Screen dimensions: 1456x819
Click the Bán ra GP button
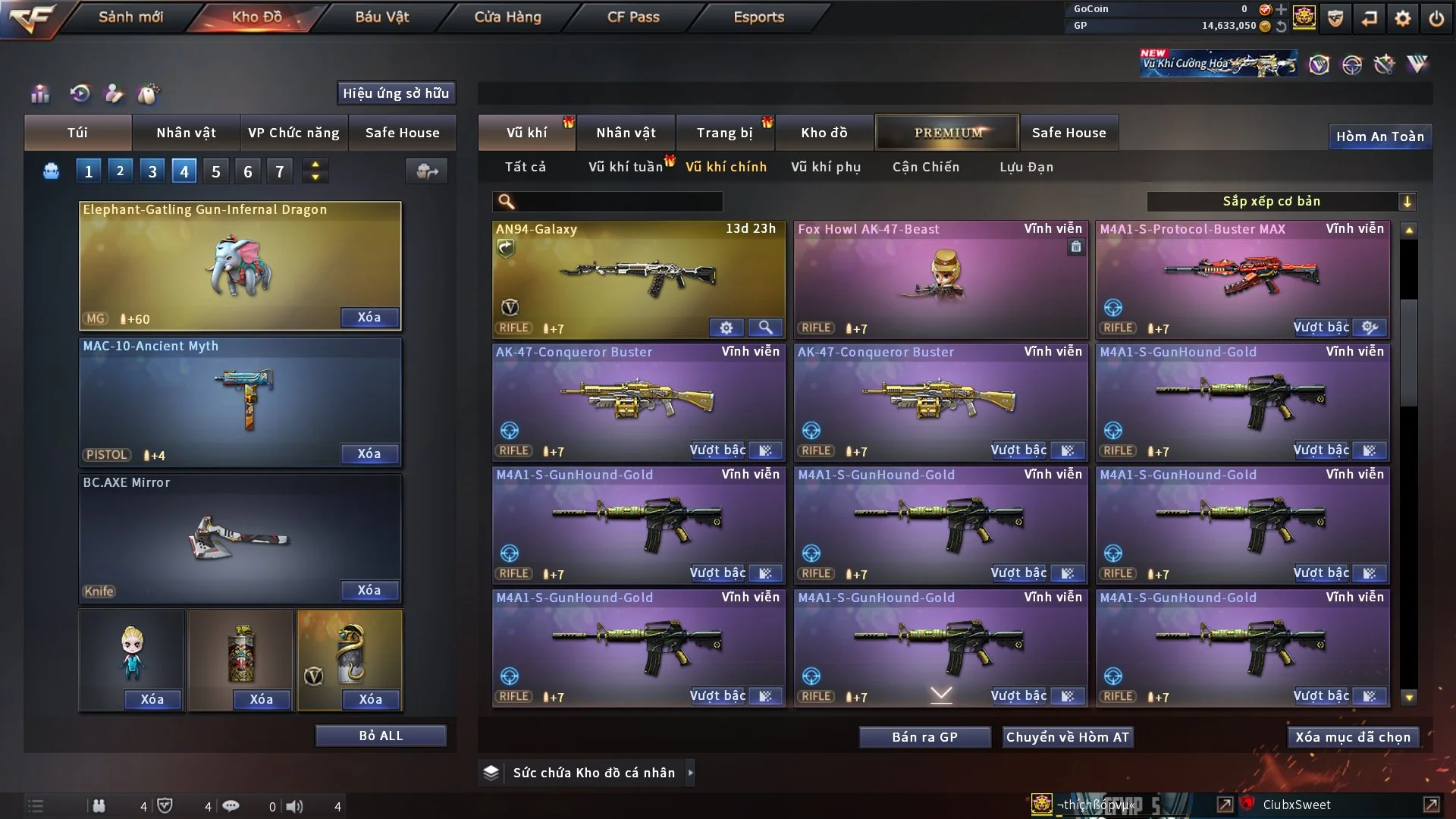pos(924,737)
